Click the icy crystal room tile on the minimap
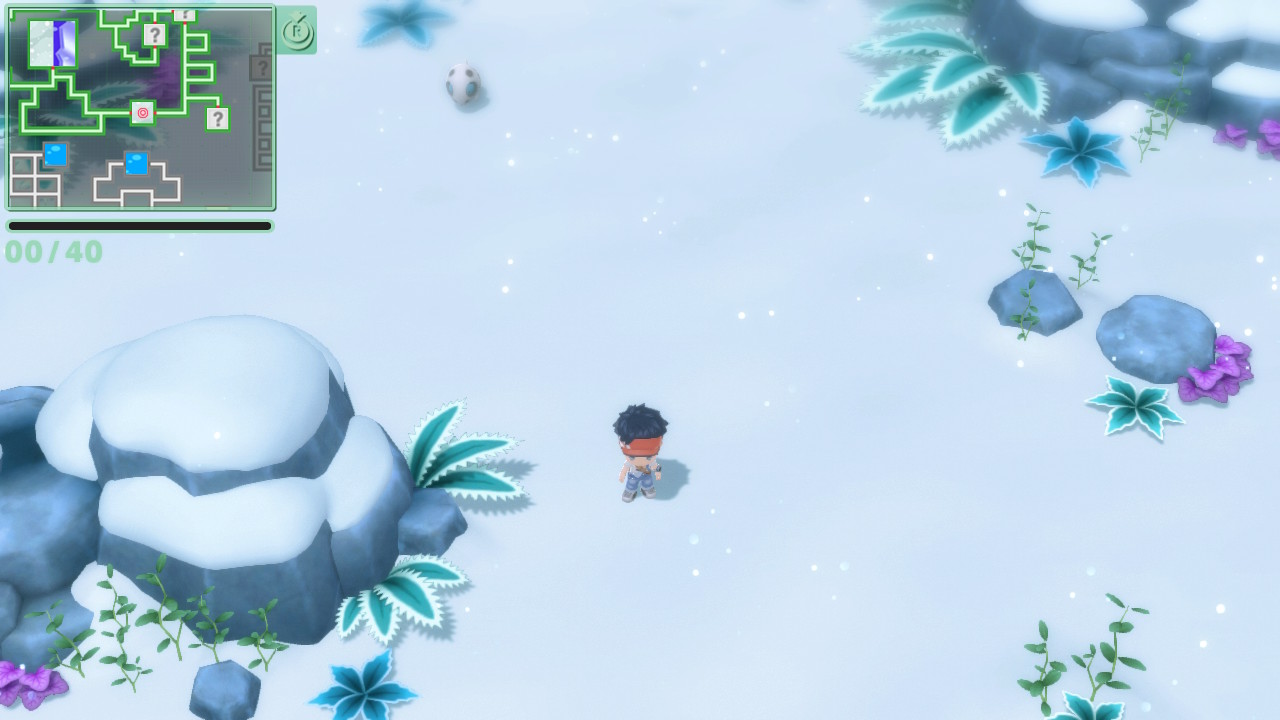The image size is (1280, 720). 53,44
